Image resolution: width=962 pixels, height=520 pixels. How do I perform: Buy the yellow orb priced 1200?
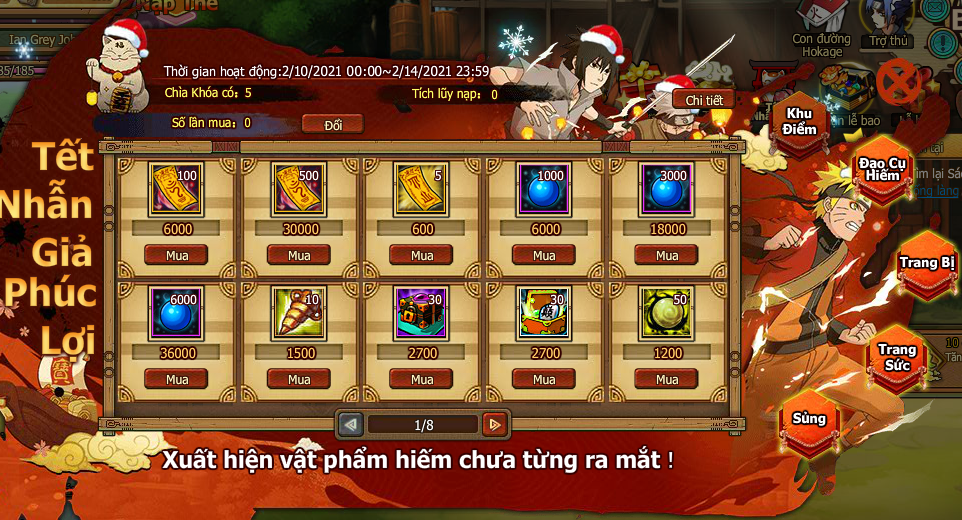click(666, 379)
